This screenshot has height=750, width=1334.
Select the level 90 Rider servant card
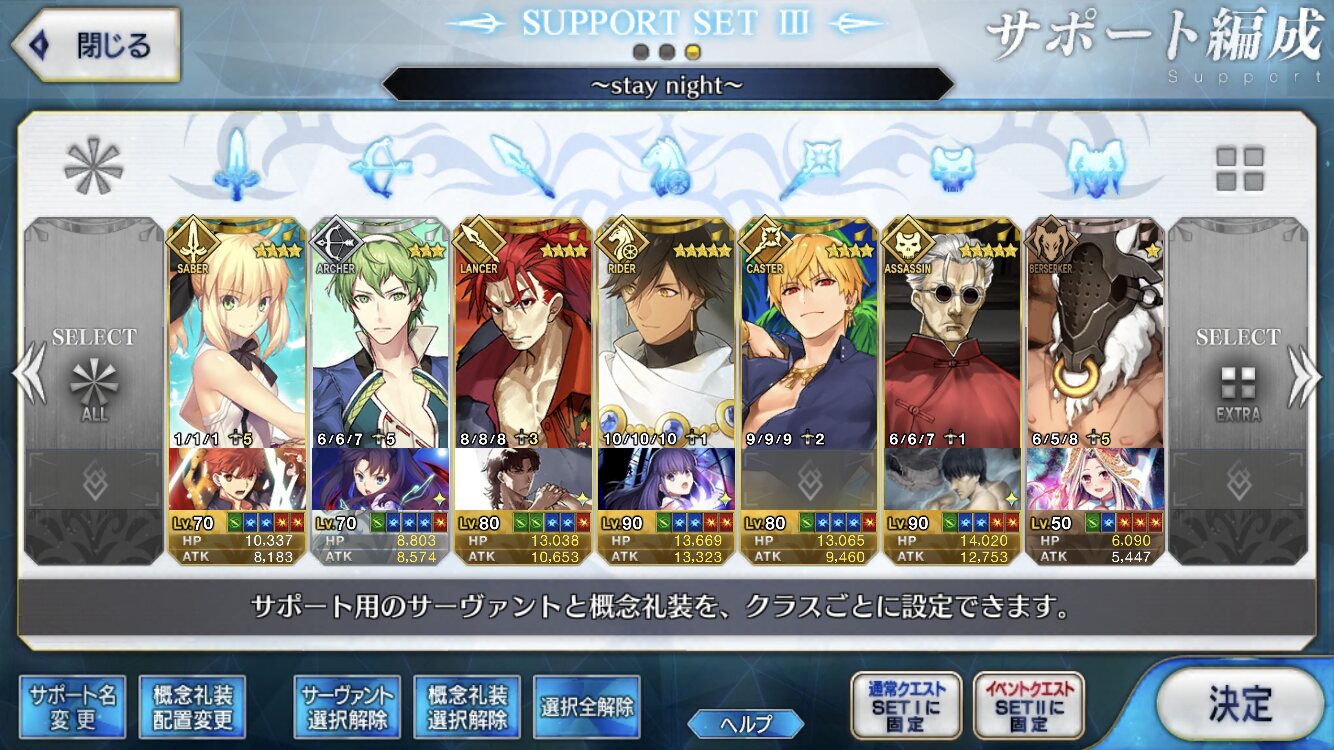tap(666, 335)
